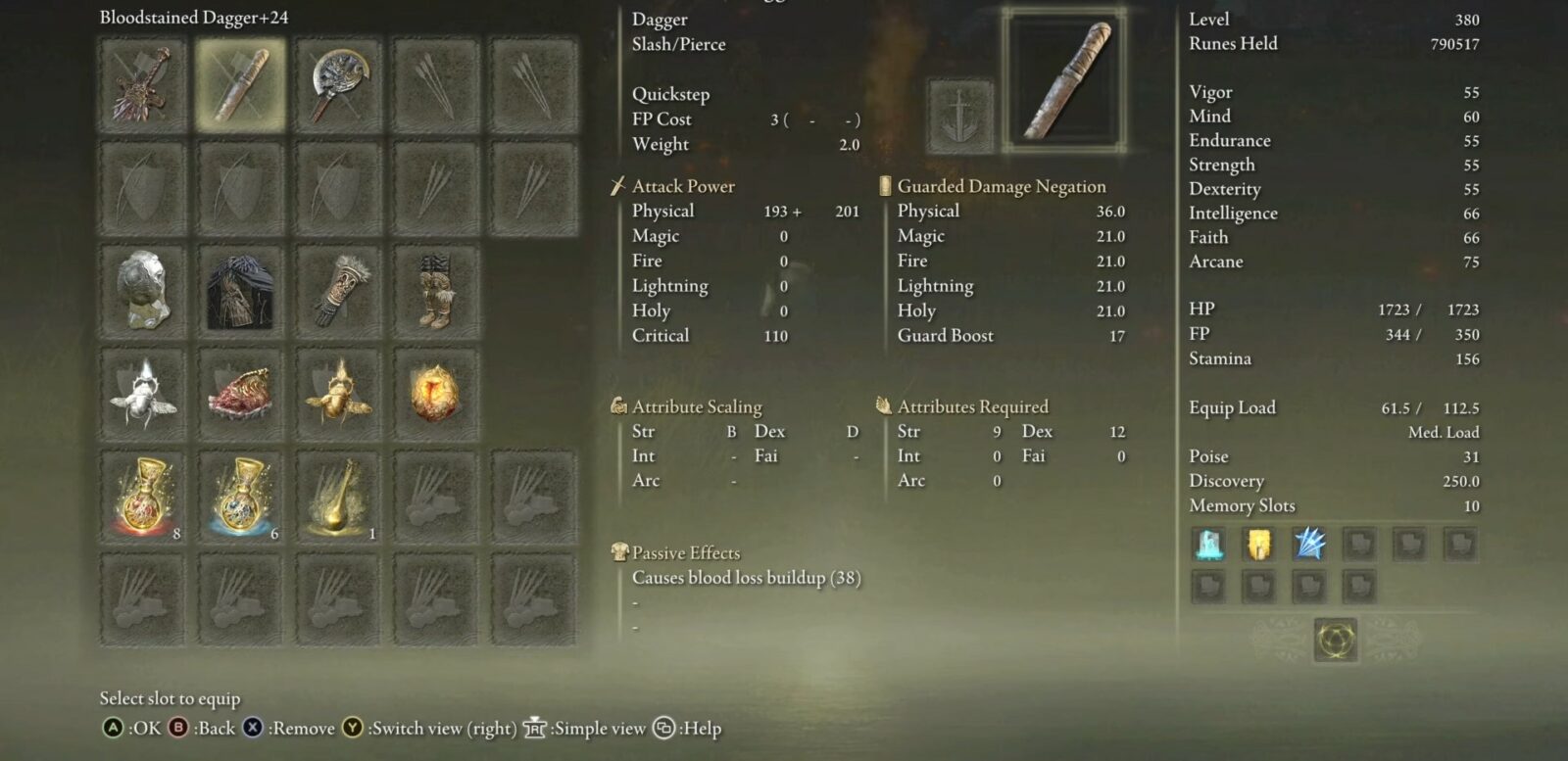
Task: Click the Great Rune emblem icon
Action: [x=1336, y=641]
